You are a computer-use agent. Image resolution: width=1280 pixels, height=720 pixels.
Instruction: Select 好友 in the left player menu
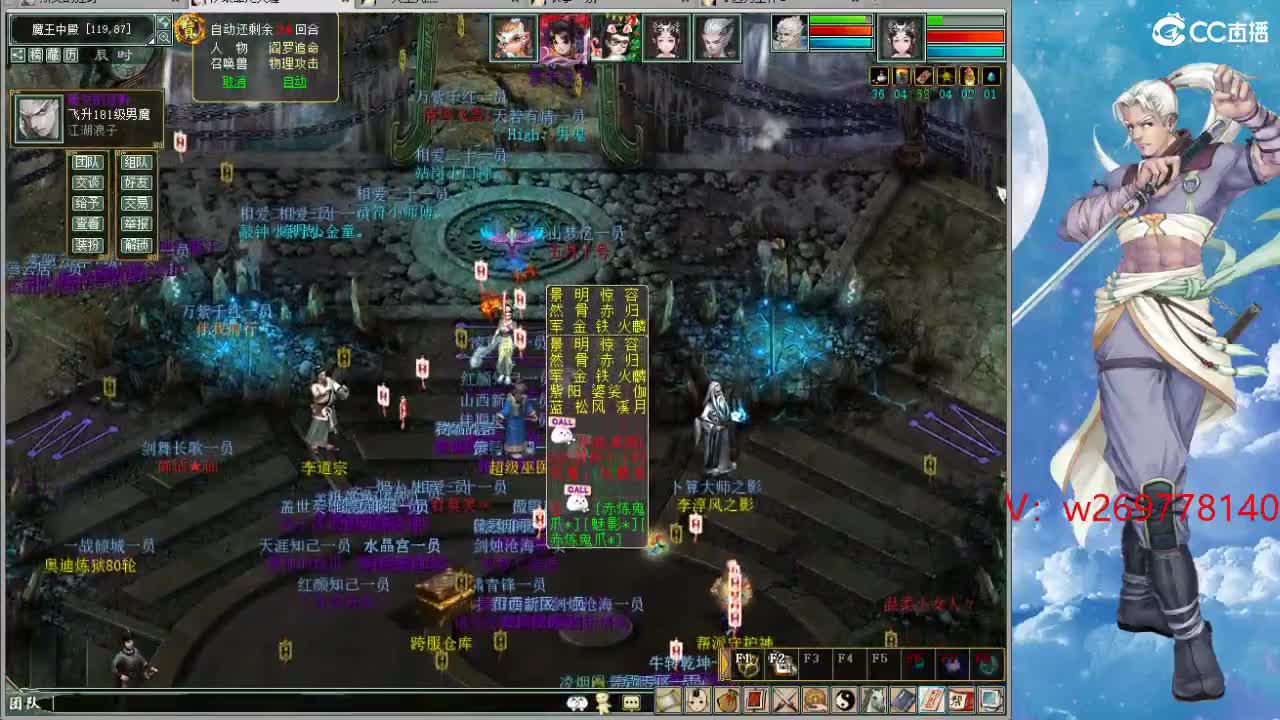(x=137, y=182)
